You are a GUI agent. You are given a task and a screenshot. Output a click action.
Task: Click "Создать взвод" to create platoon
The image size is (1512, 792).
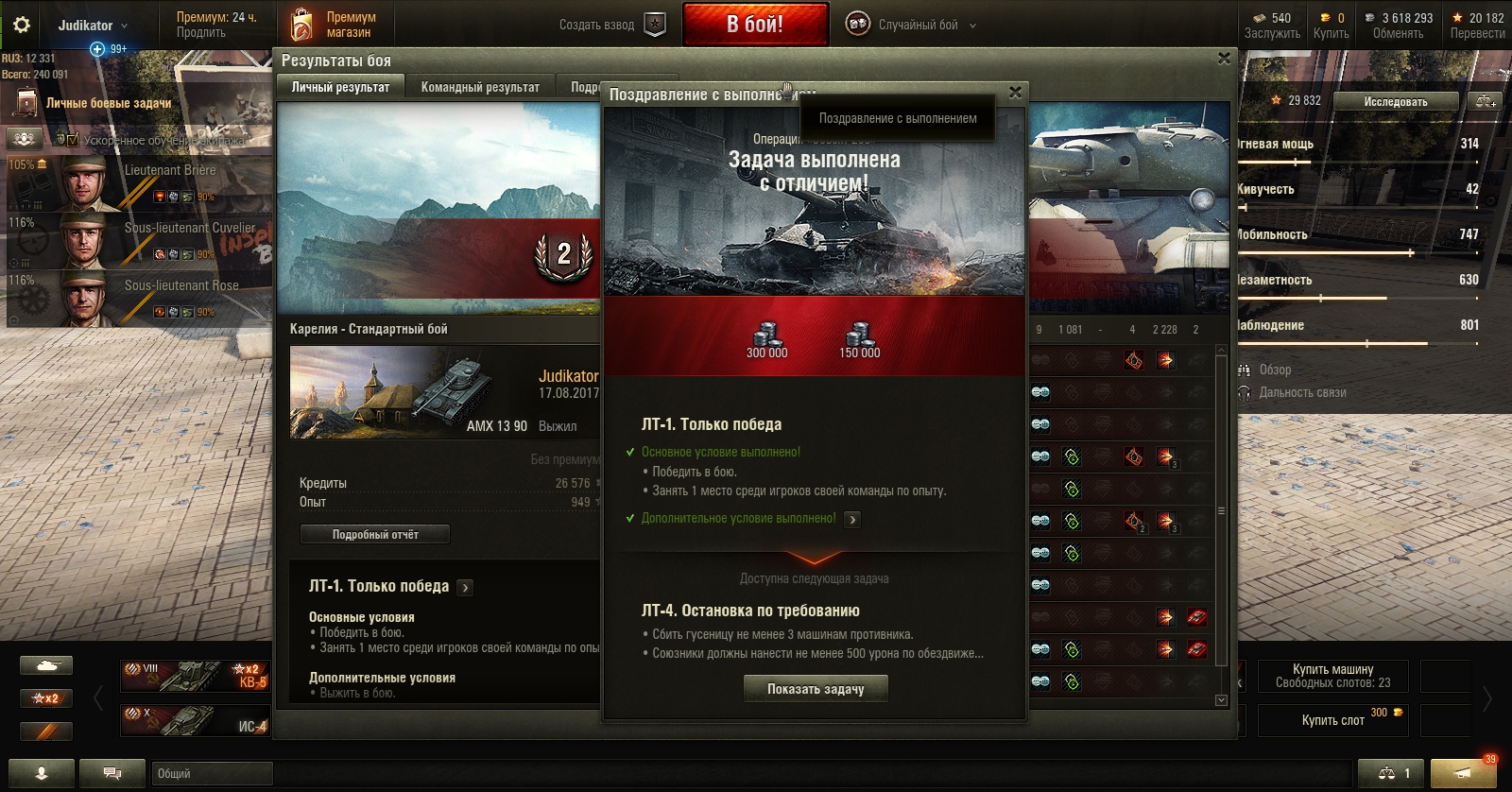click(x=611, y=25)
